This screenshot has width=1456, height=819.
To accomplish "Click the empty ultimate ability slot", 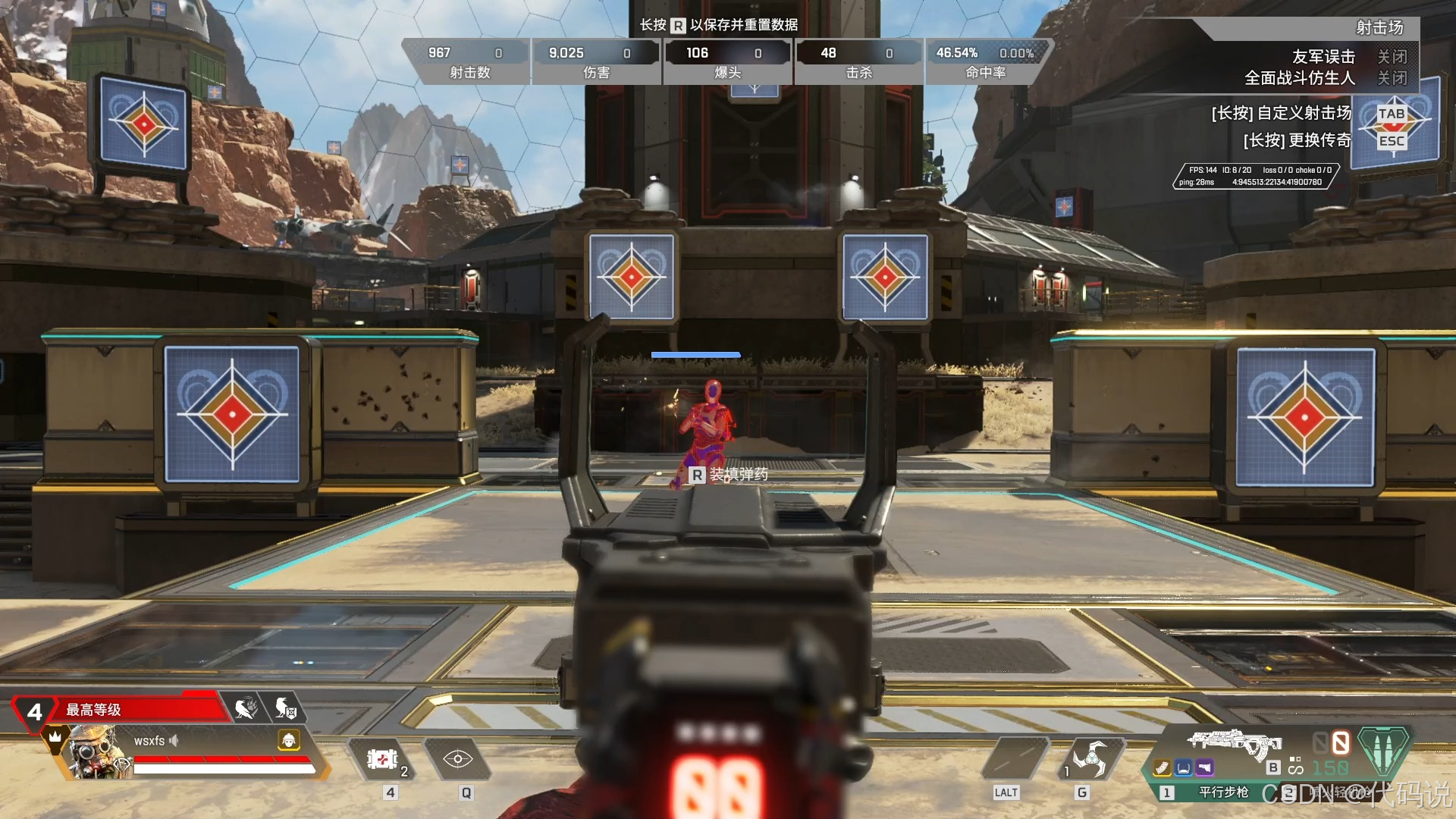I will (1015, 758).
